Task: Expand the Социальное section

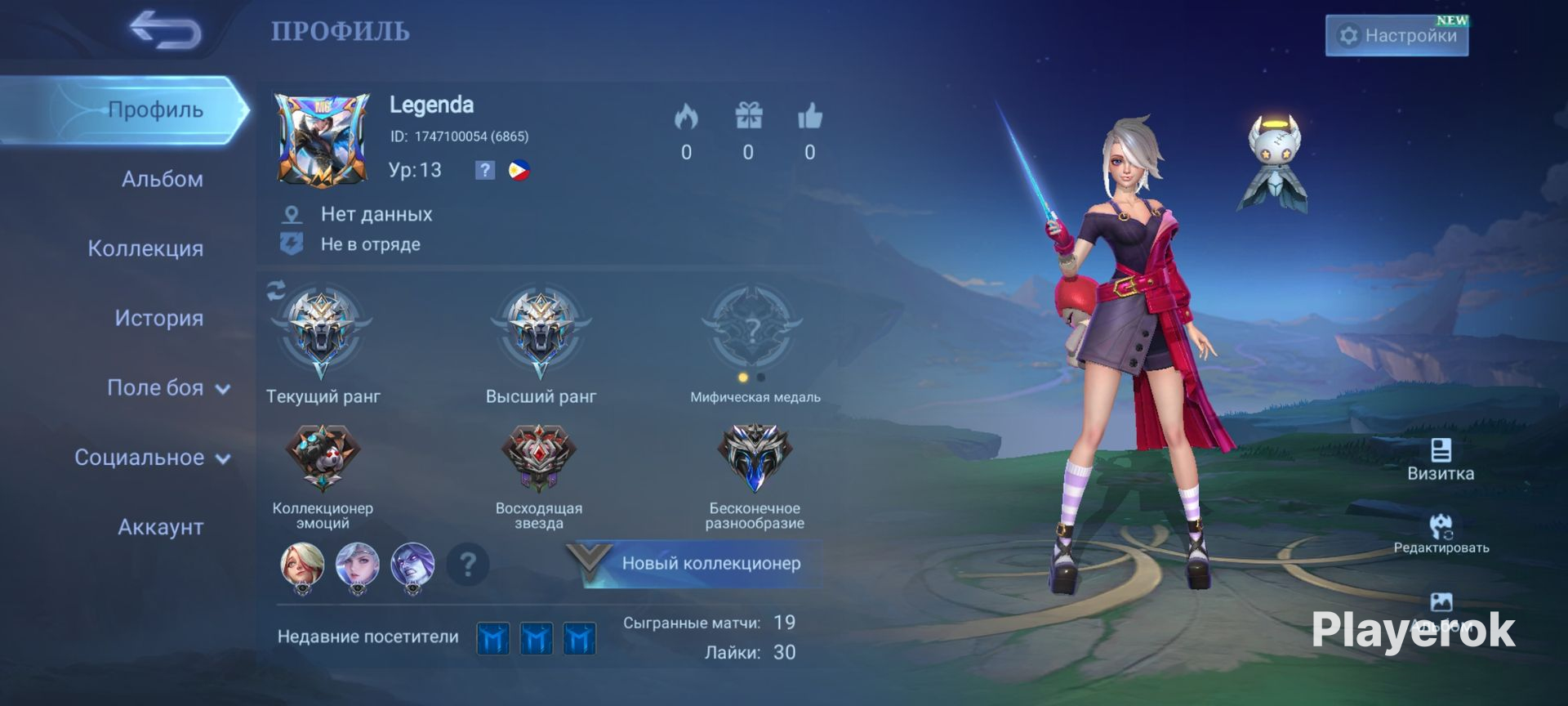Action: [x=152, y=458]
